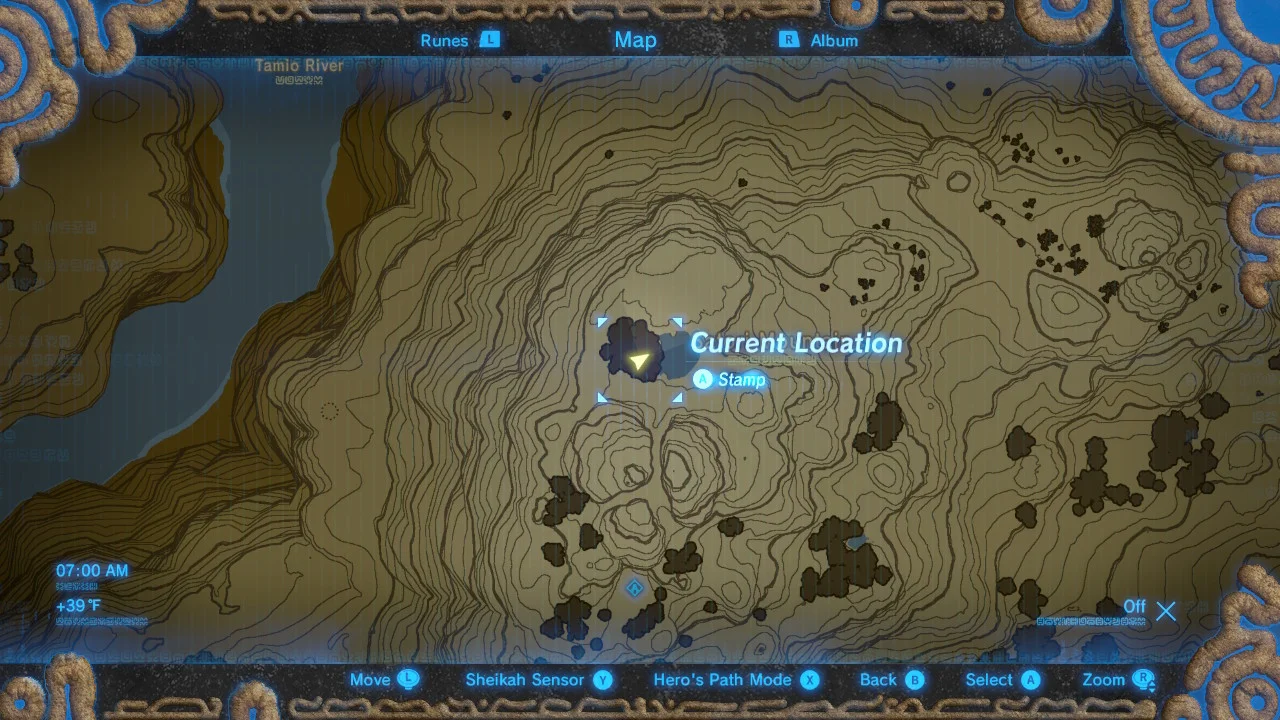The width and height of the screenshot is (1280, 720).
Task: Click the left-stick Move icon
Action: (x=409, y=679)
